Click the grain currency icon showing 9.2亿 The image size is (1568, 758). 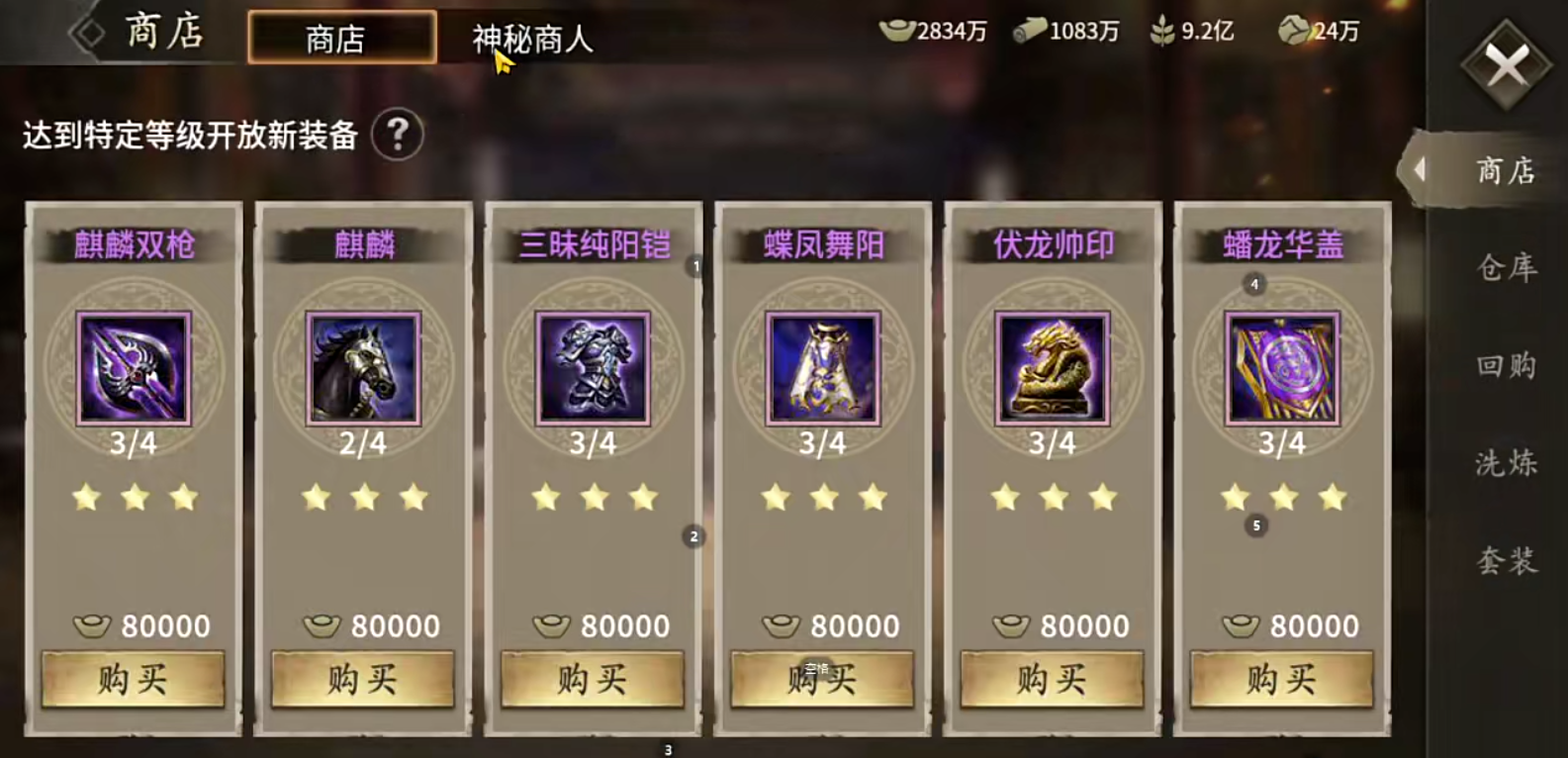[x=1162, y=32]
